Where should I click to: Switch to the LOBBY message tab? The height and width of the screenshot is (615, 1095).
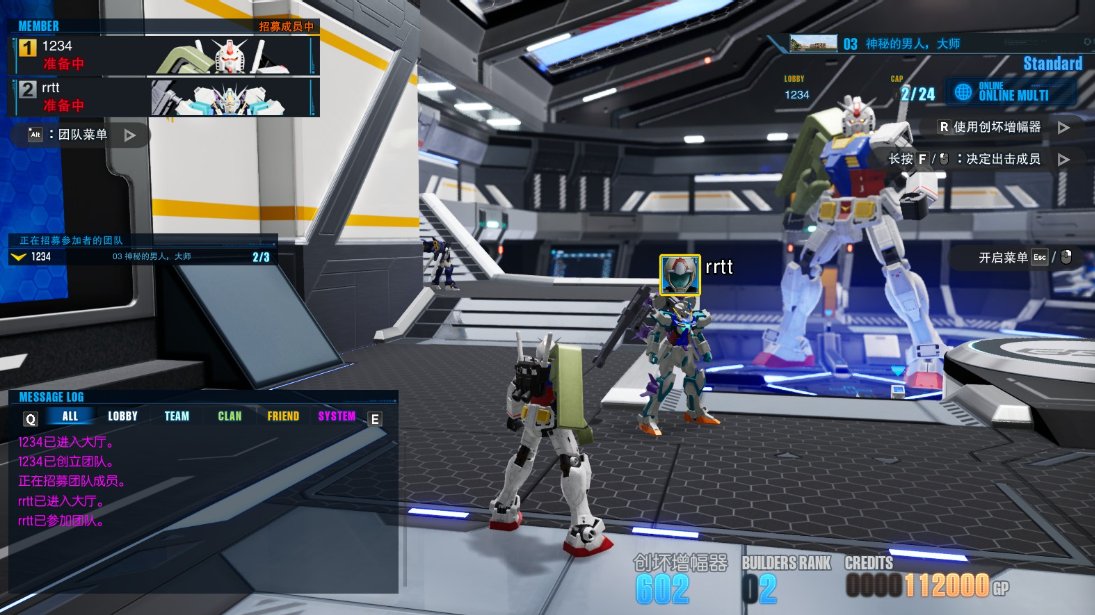tap(123, 417)
